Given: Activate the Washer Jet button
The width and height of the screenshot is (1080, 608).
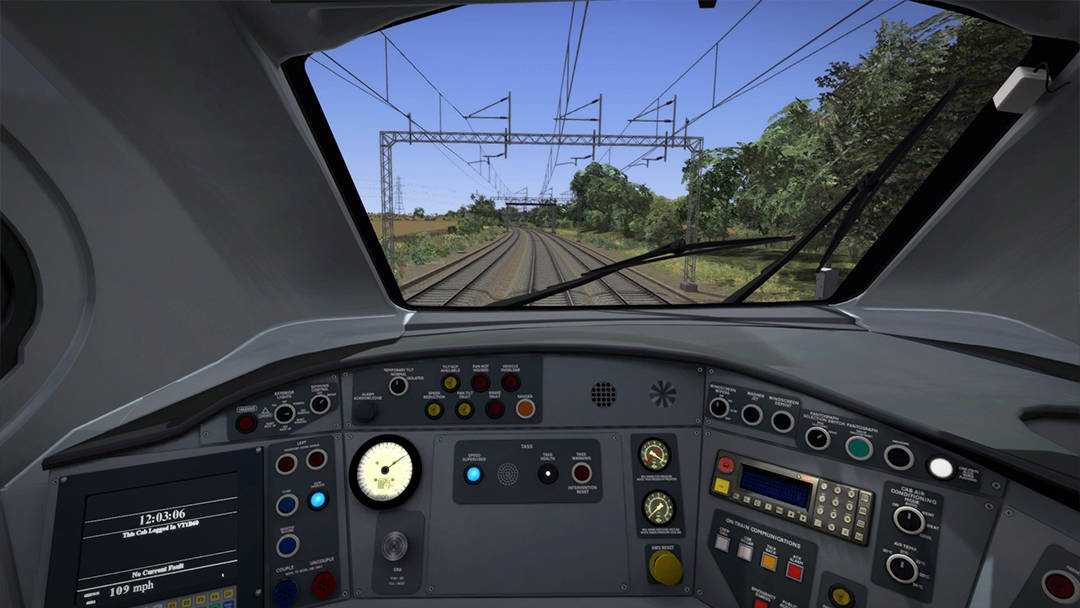Looking at the screenshot, I should coord(751,414).
